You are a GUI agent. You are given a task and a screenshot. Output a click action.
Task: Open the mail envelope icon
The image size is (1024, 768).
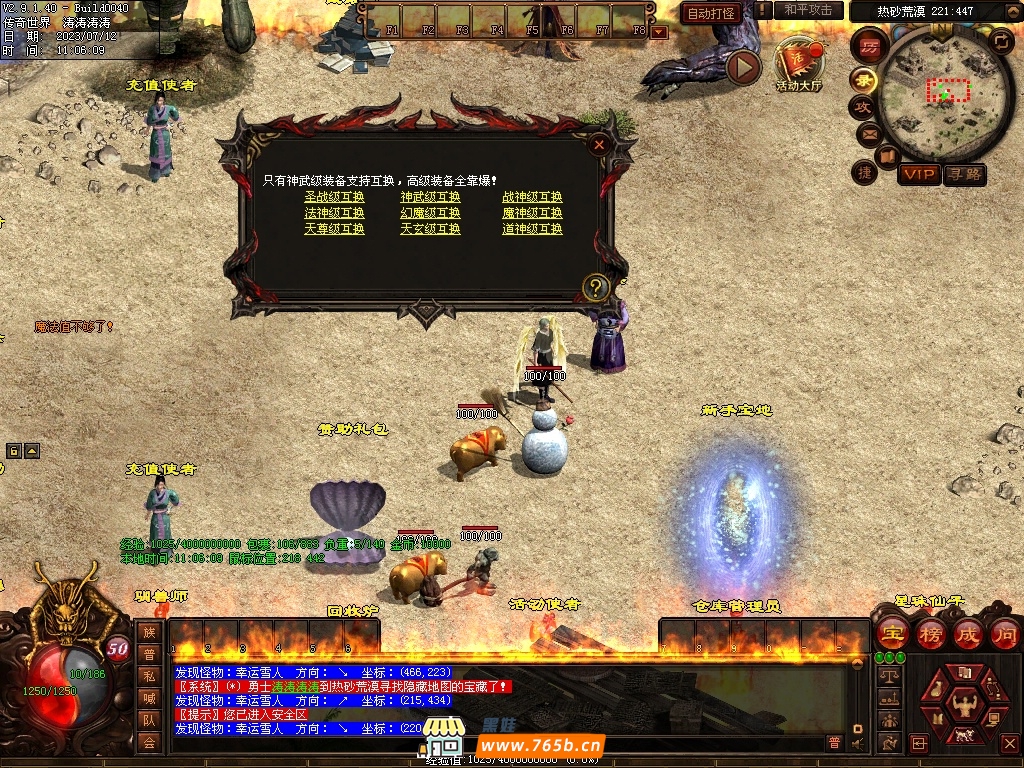868,134
